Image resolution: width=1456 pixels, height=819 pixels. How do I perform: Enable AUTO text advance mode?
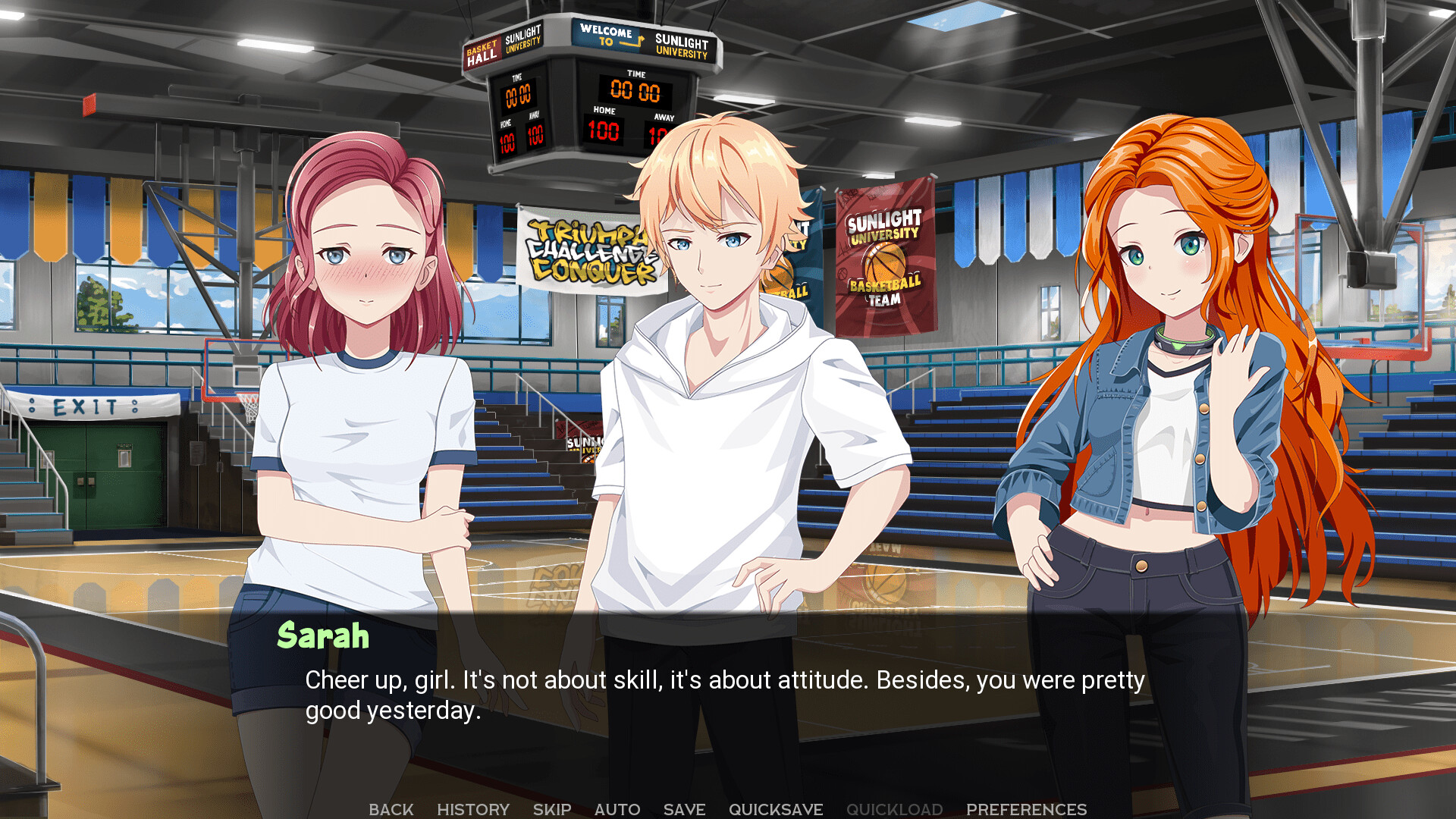(617, 808)
